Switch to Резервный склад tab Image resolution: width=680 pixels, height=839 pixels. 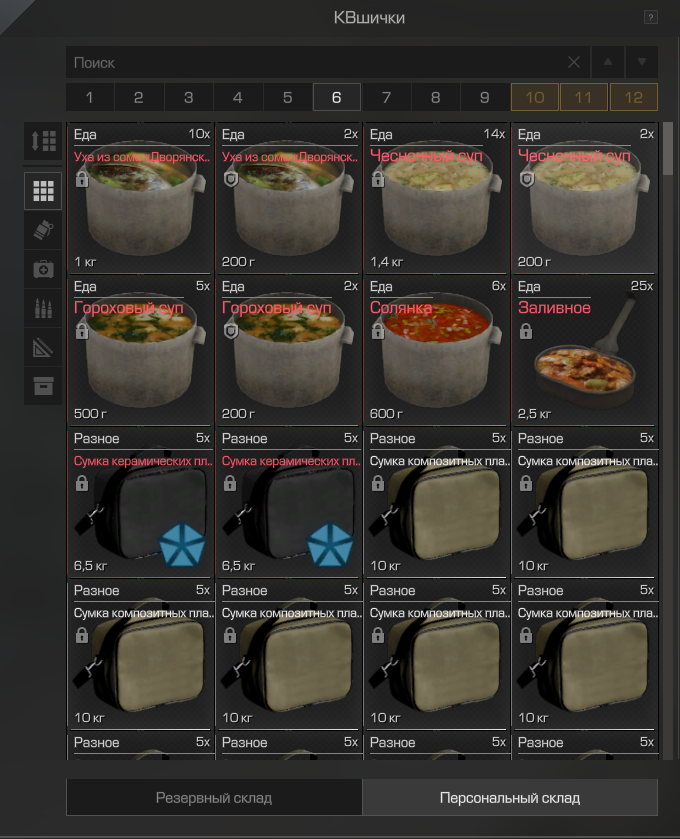(214, 798)
